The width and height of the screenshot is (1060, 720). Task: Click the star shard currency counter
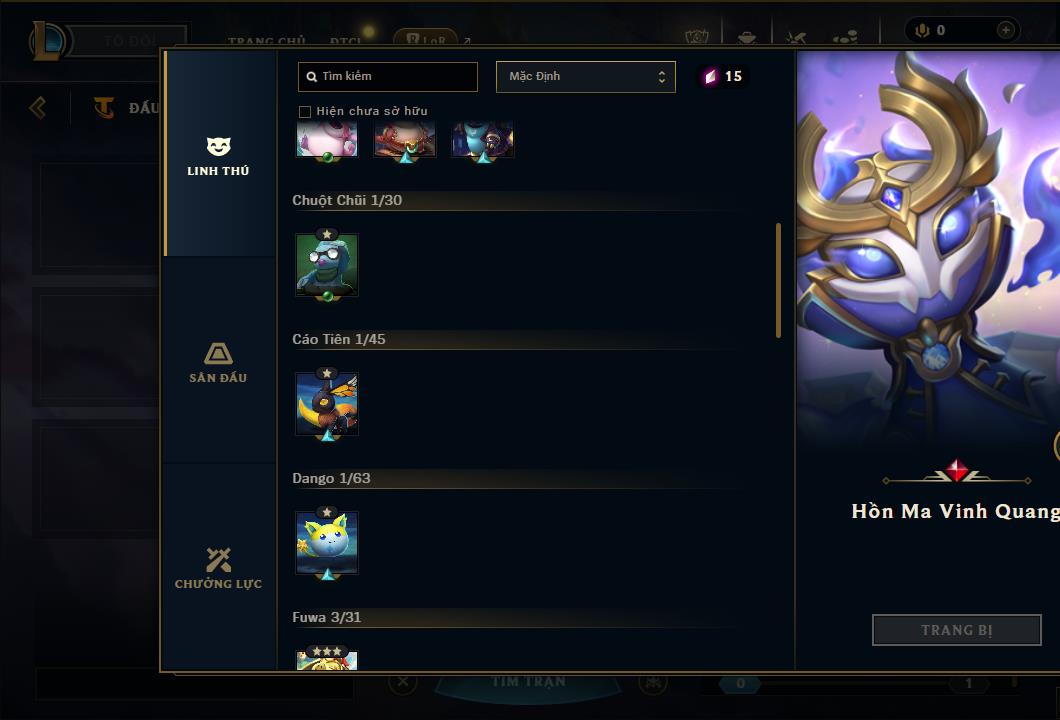point(723,76)
